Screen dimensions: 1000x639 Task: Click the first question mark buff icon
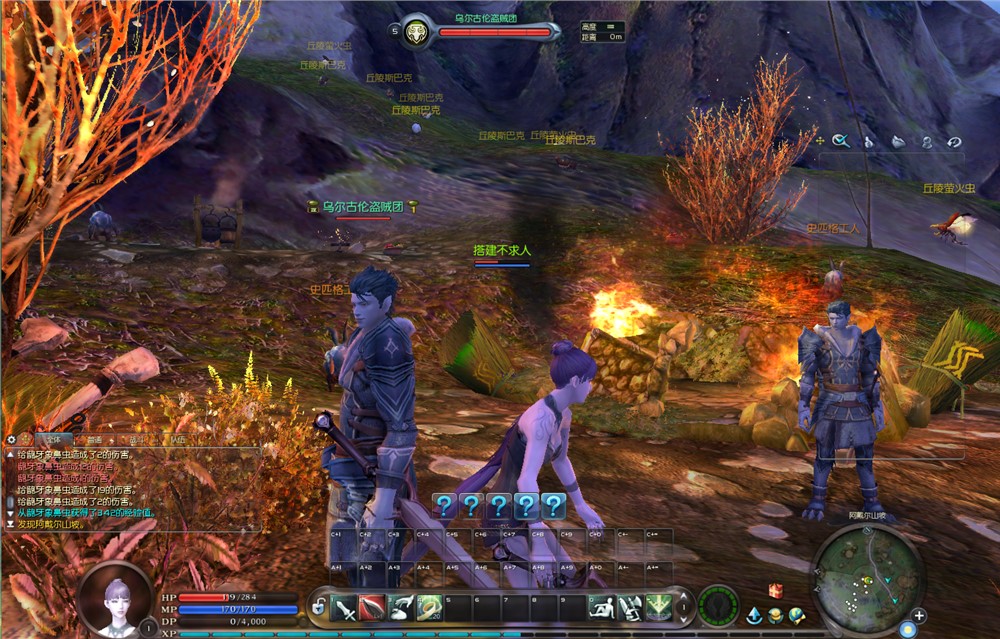(x=445, y=505)
